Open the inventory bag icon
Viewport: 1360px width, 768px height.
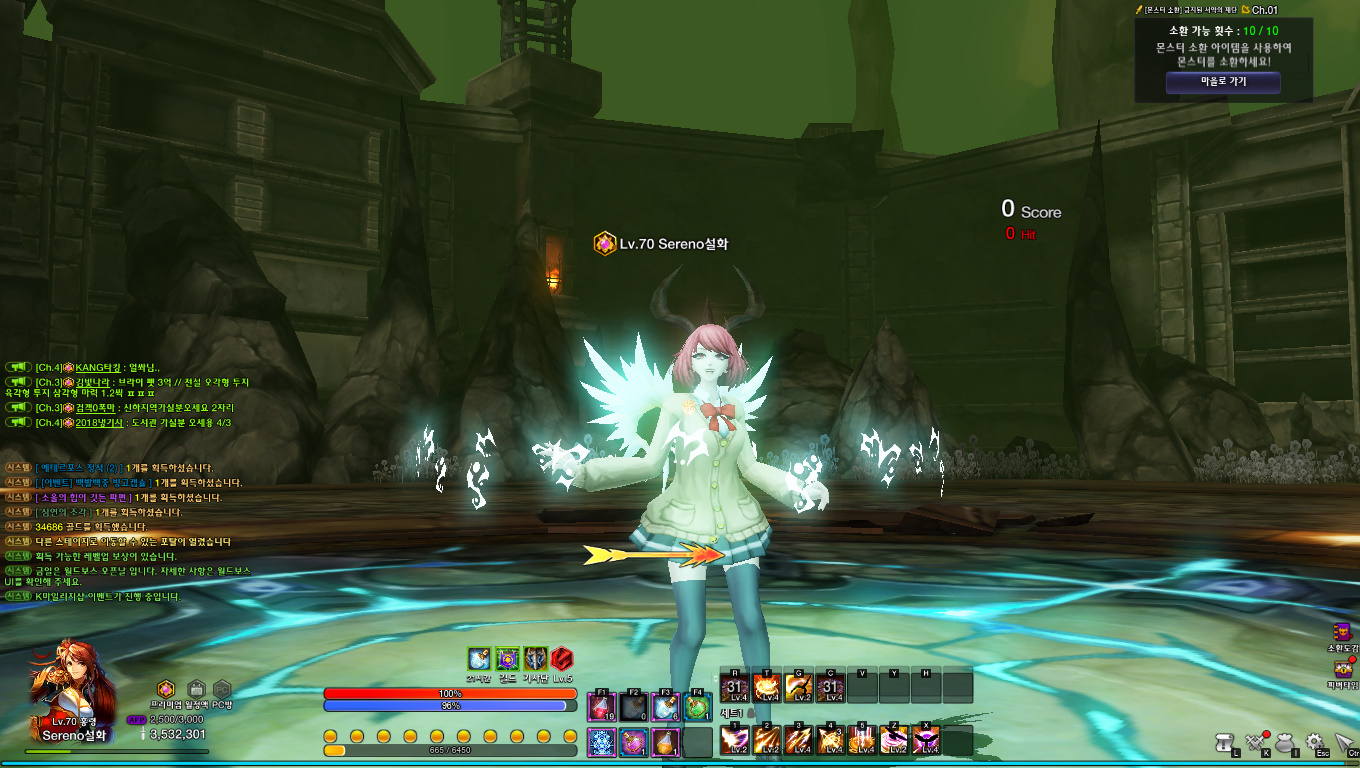point(1285,742)
